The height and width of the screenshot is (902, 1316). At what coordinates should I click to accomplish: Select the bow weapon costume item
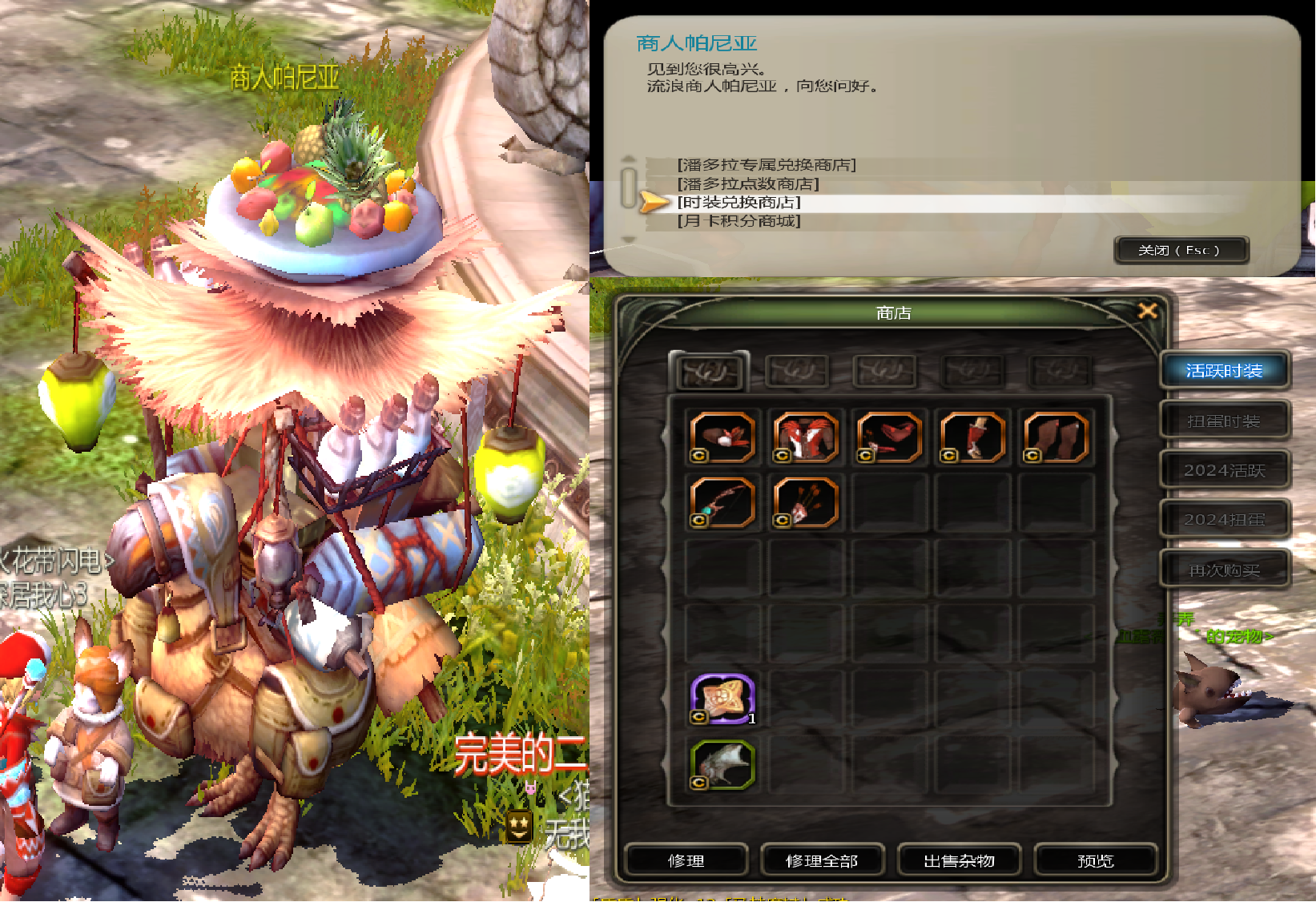722,503
